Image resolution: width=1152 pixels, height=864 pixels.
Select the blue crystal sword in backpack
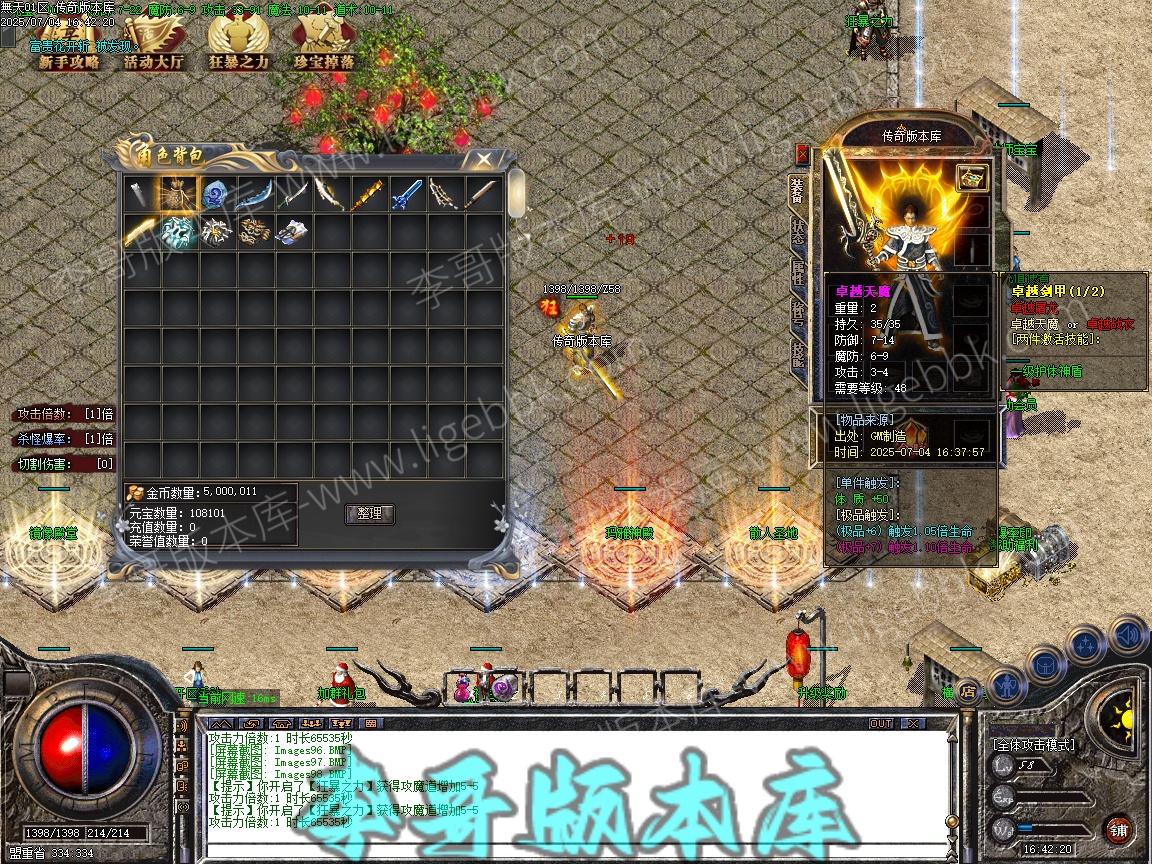coord(407,194)
